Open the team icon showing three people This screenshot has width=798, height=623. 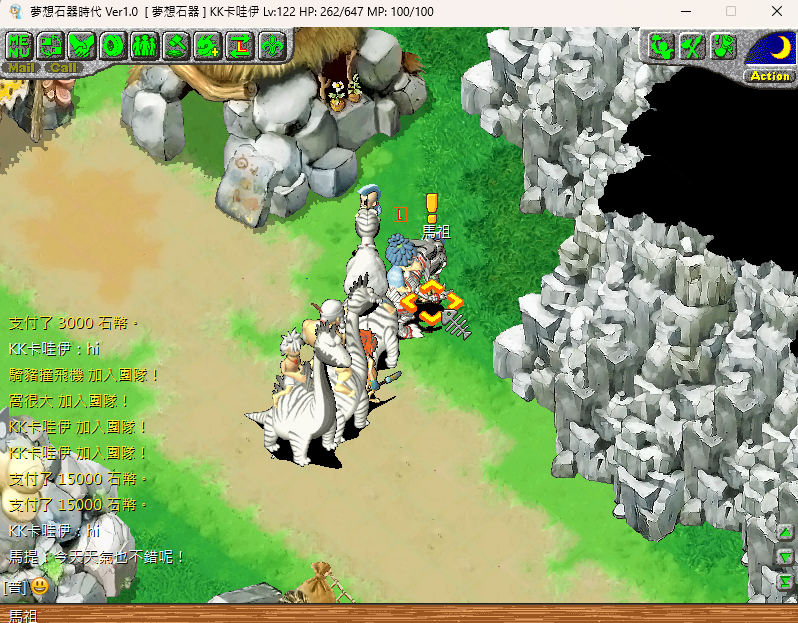[x=145, y=45]
